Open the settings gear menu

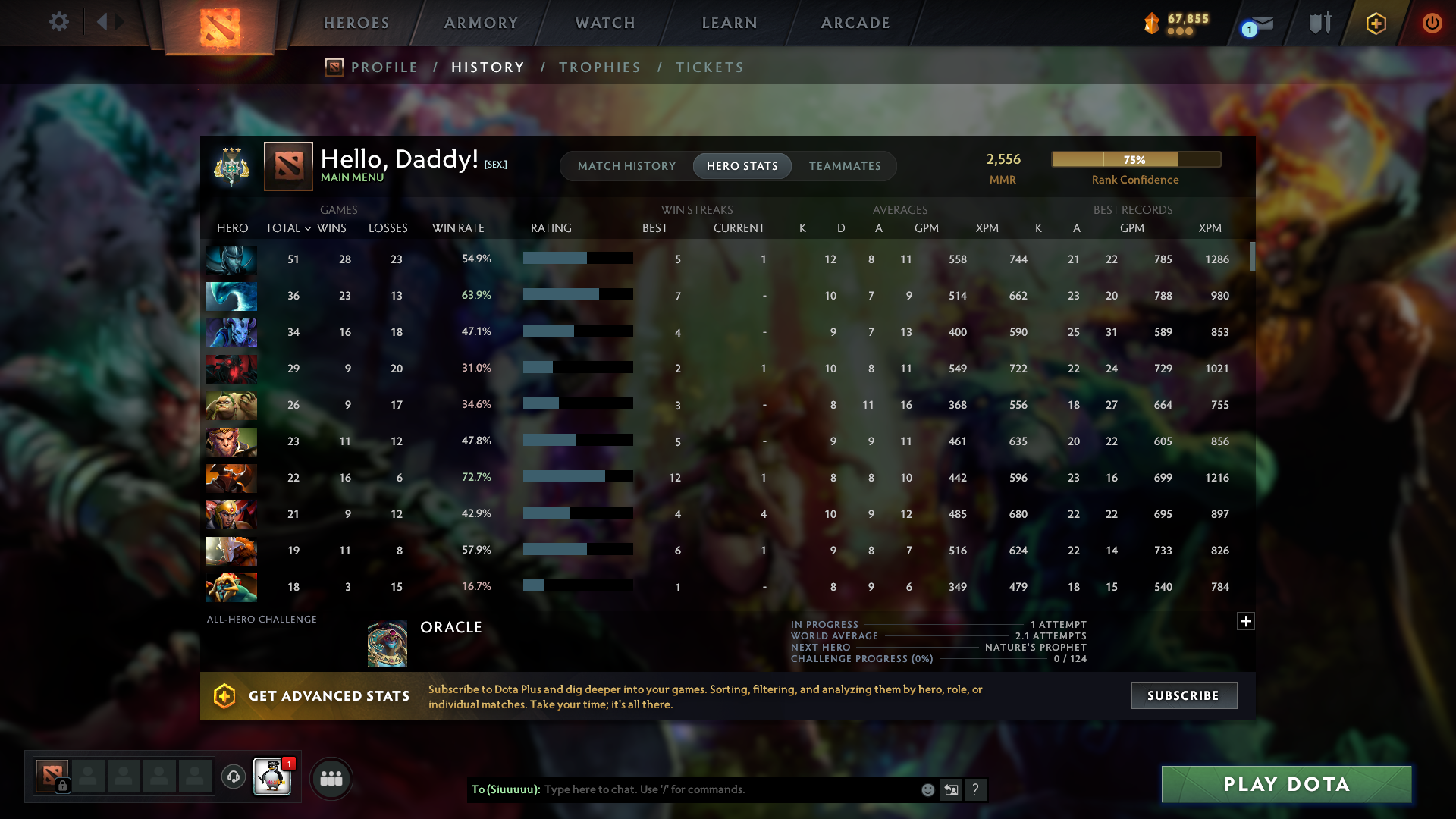(x=59, y=22)
